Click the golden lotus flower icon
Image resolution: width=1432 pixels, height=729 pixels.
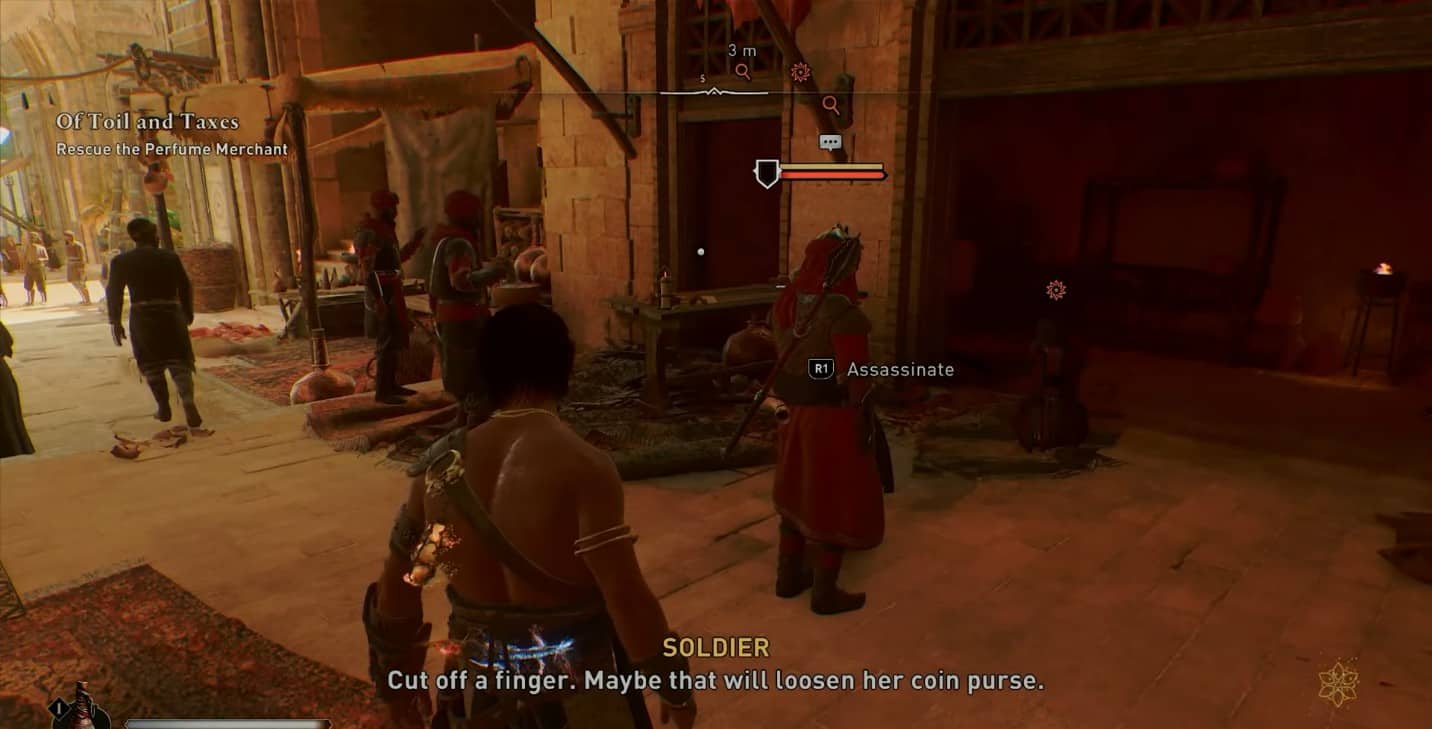pos(1337,683)
